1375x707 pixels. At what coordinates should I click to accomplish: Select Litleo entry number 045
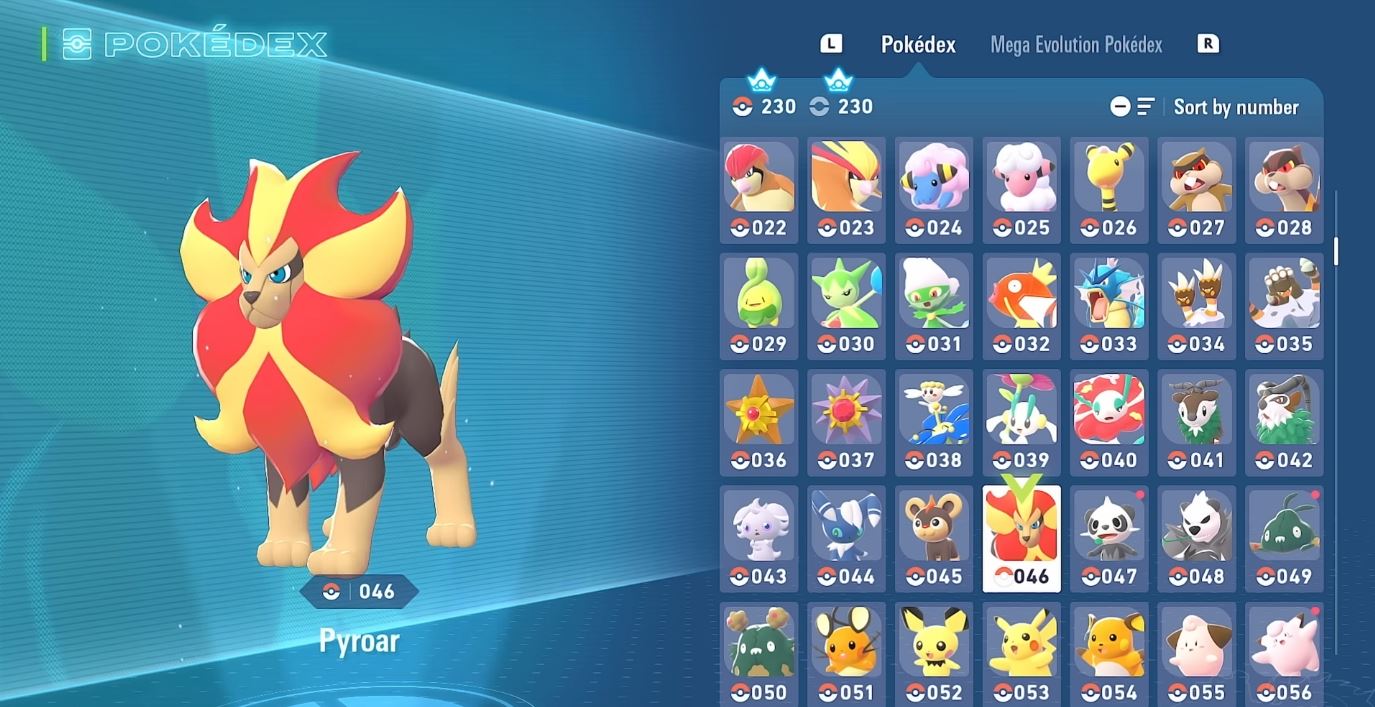coord(934,538)
